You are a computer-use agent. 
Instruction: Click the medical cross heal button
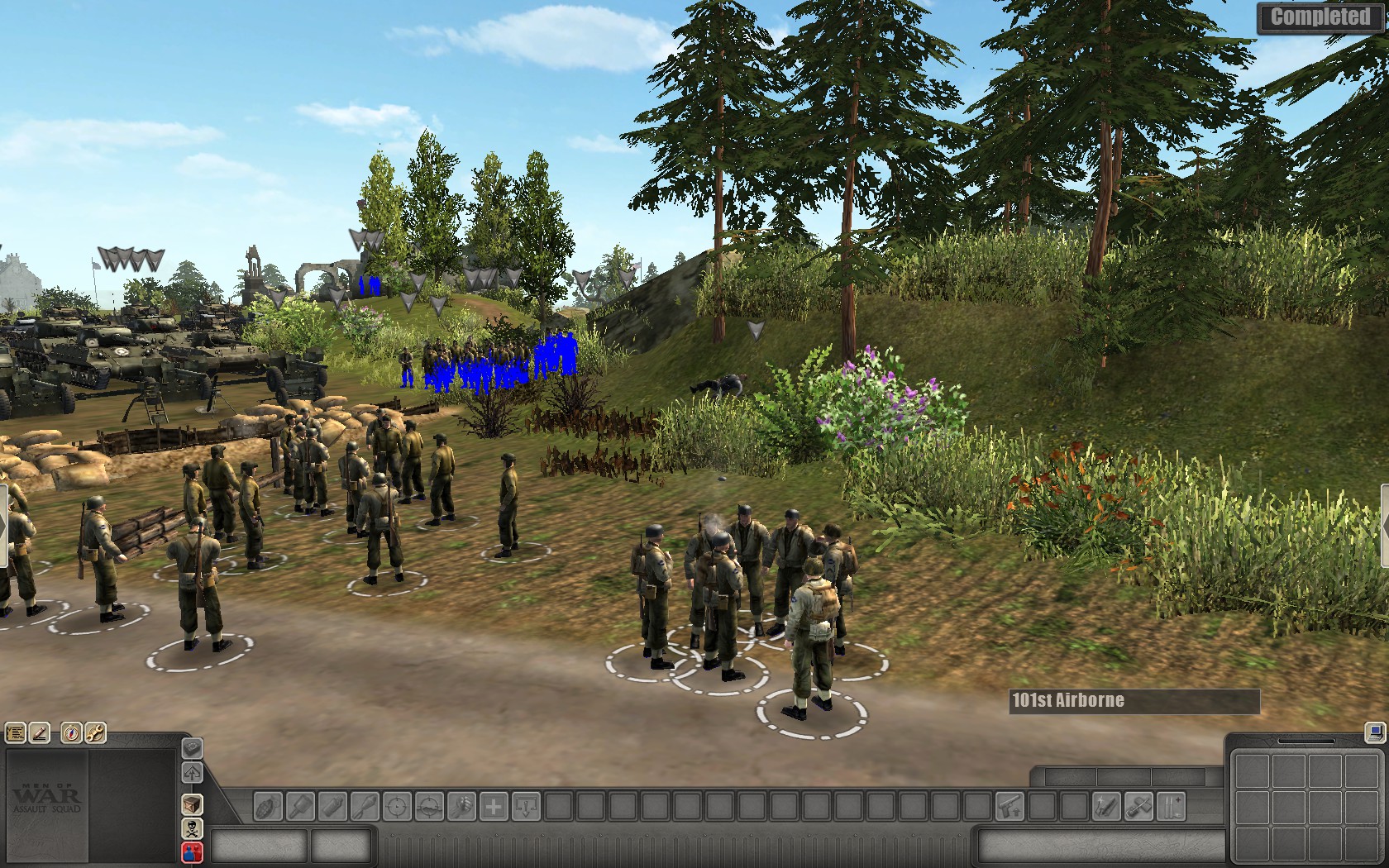(494, 806)
